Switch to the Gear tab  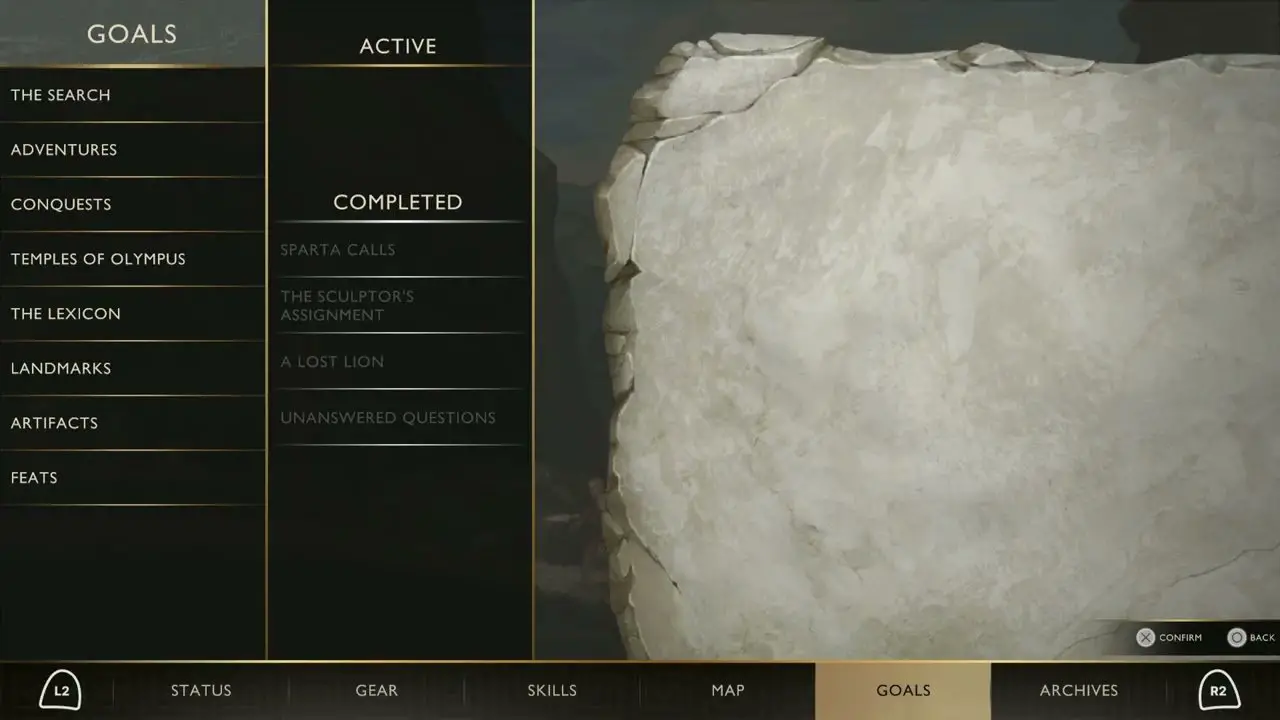(377, 690)
